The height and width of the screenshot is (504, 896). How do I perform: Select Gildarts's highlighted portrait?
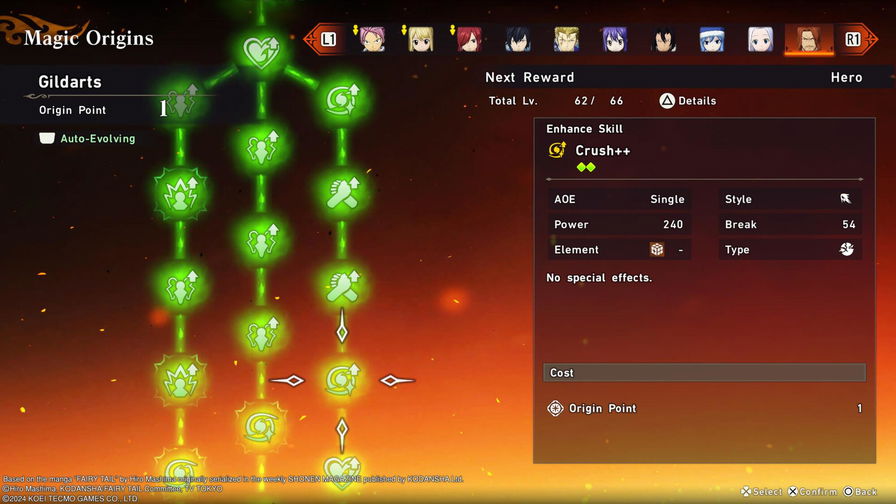click(808, 39)
